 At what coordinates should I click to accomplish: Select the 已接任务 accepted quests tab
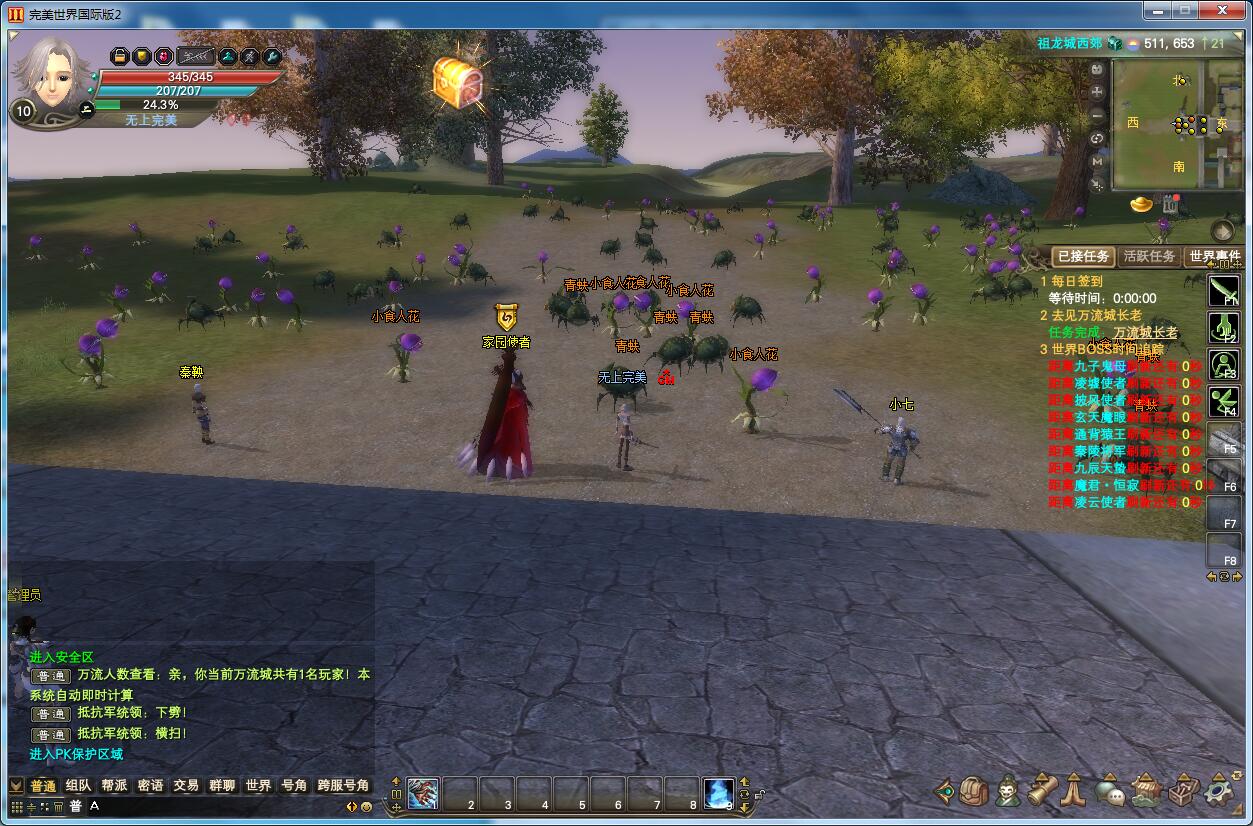(x=1083, y=256)
